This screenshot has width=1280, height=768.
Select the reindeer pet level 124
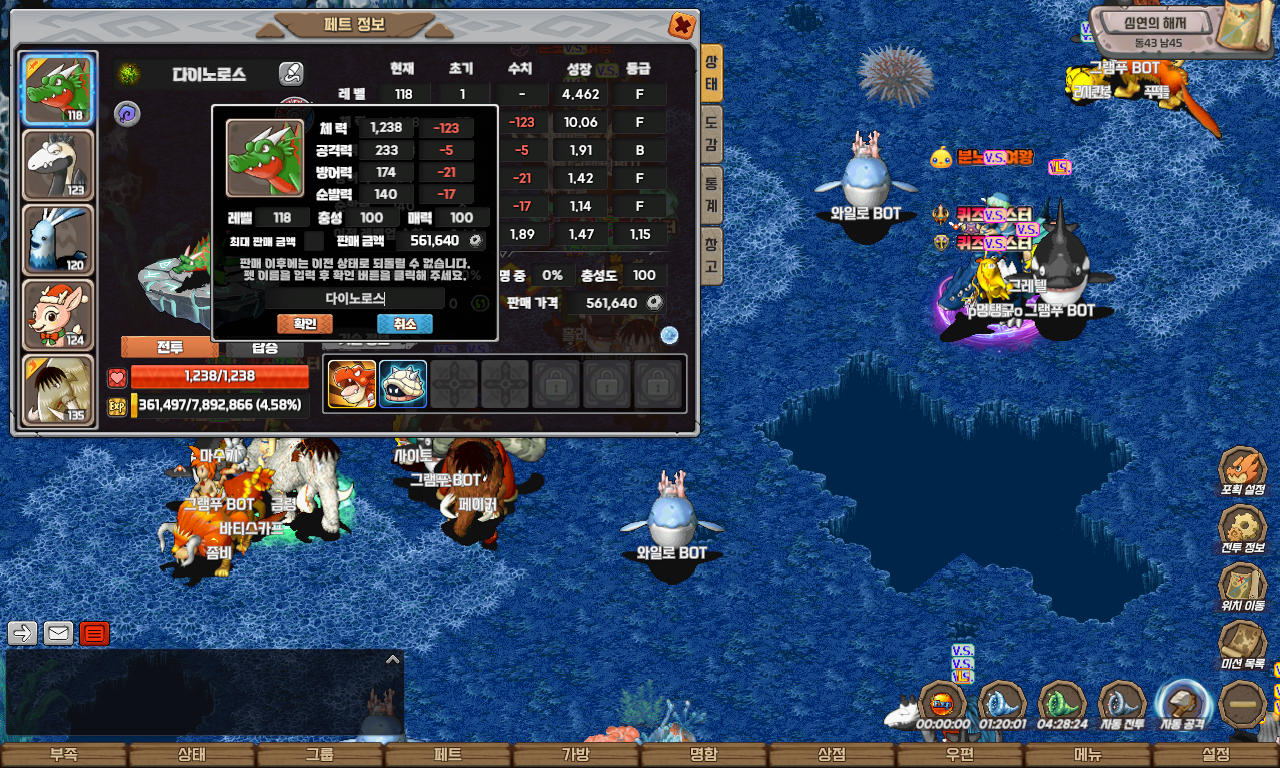click(58, 315)
